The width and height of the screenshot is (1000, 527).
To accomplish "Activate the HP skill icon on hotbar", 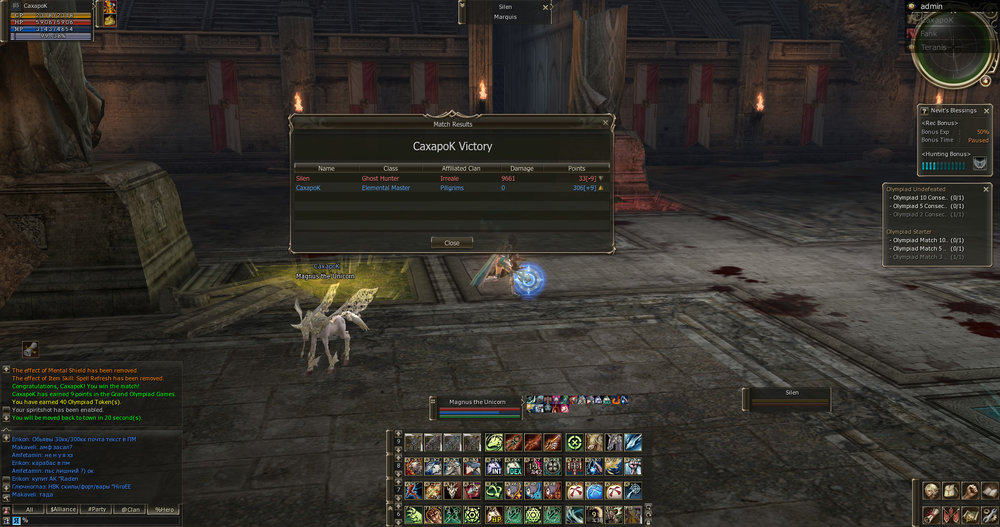I will click(494, 515).
